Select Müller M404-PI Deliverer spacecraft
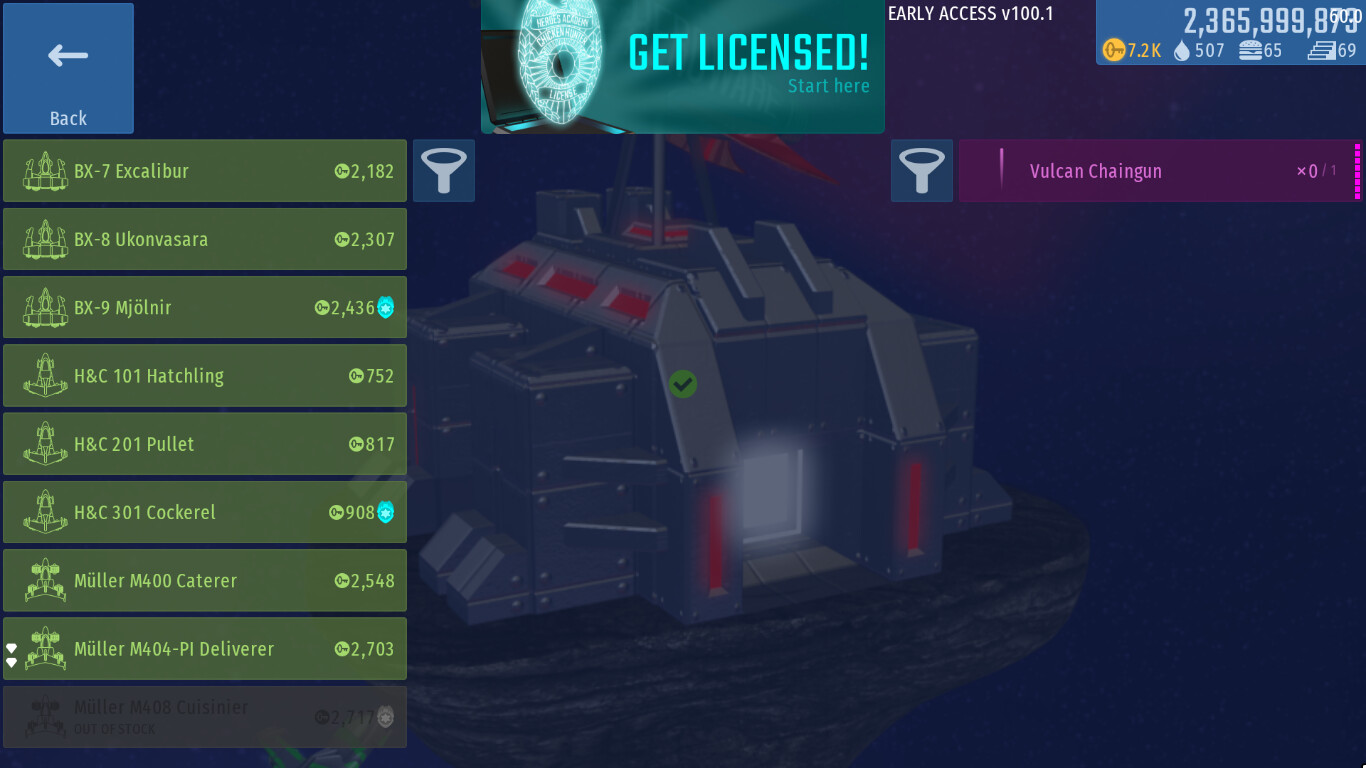 (x=205, y=649)
